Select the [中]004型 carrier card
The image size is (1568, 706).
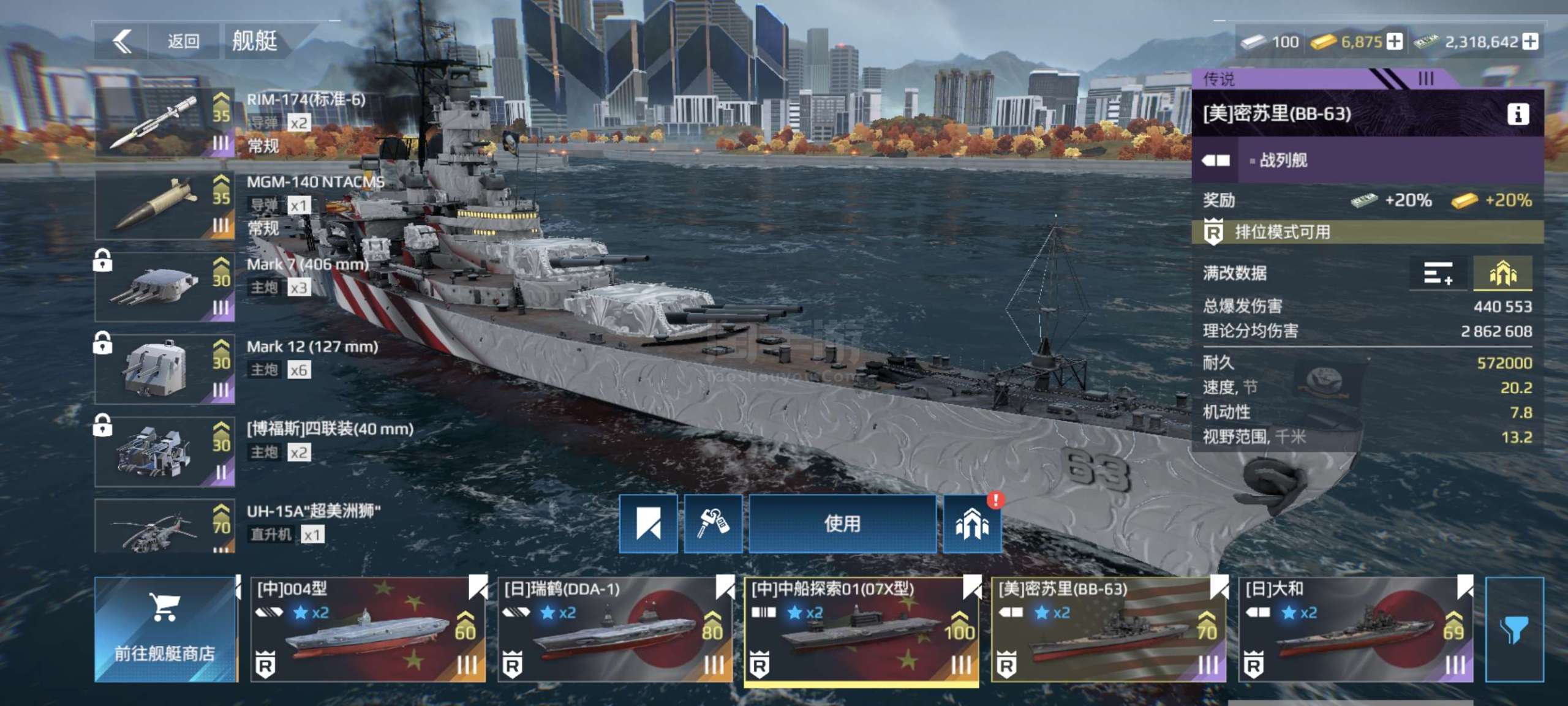point(367,629)
